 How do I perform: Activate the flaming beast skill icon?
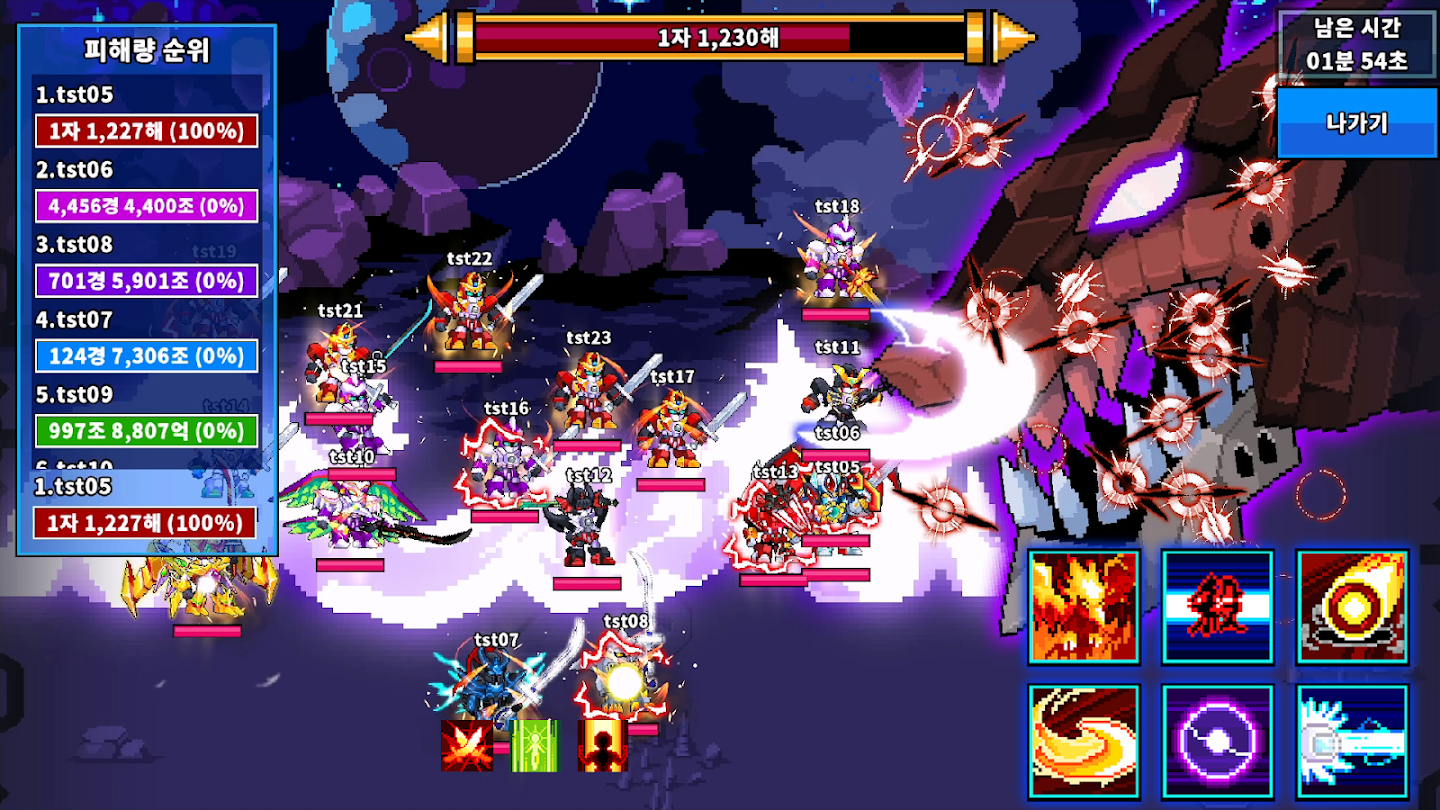tap(1084, 606)
